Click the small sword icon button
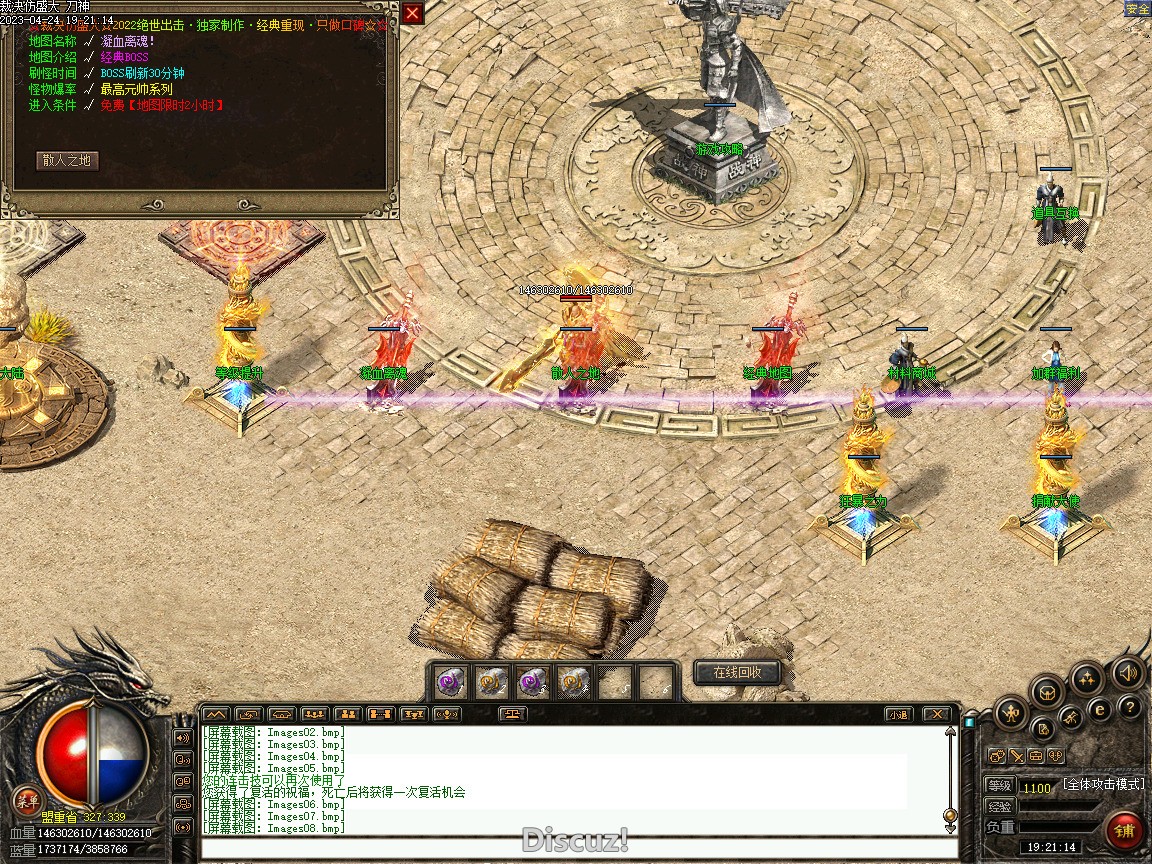This screenshot has width=1152, height=864. point(1016,756)
